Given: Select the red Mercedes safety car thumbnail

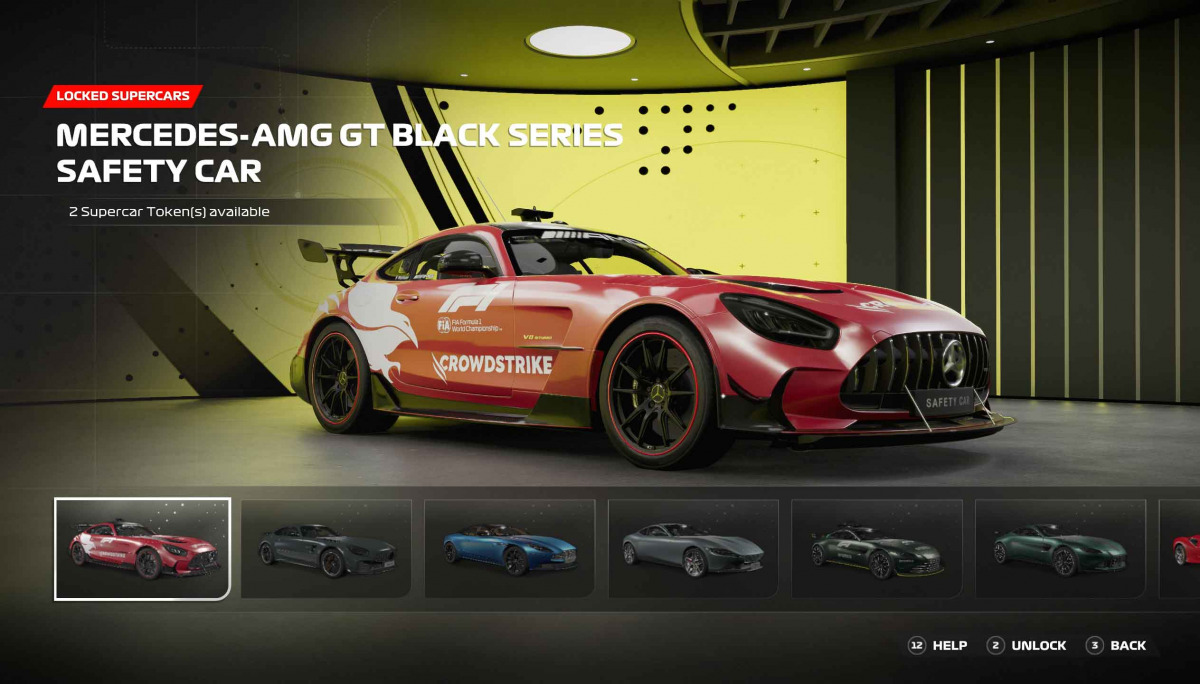Looking at the screenshot, I should coord(142,548).
